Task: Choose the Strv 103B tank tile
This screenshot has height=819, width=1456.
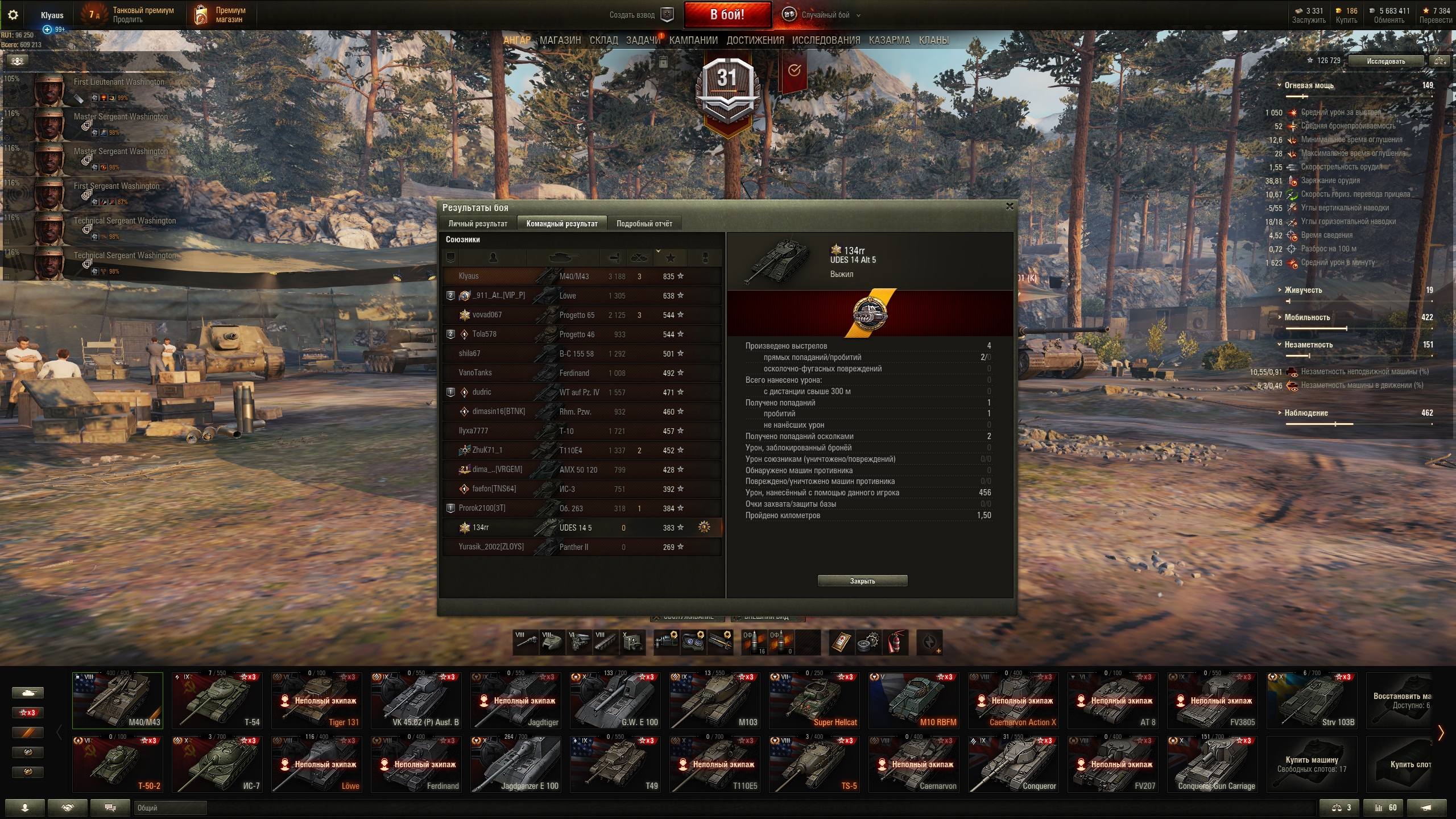Action: pyautogui.click(x=1312, y=700)
